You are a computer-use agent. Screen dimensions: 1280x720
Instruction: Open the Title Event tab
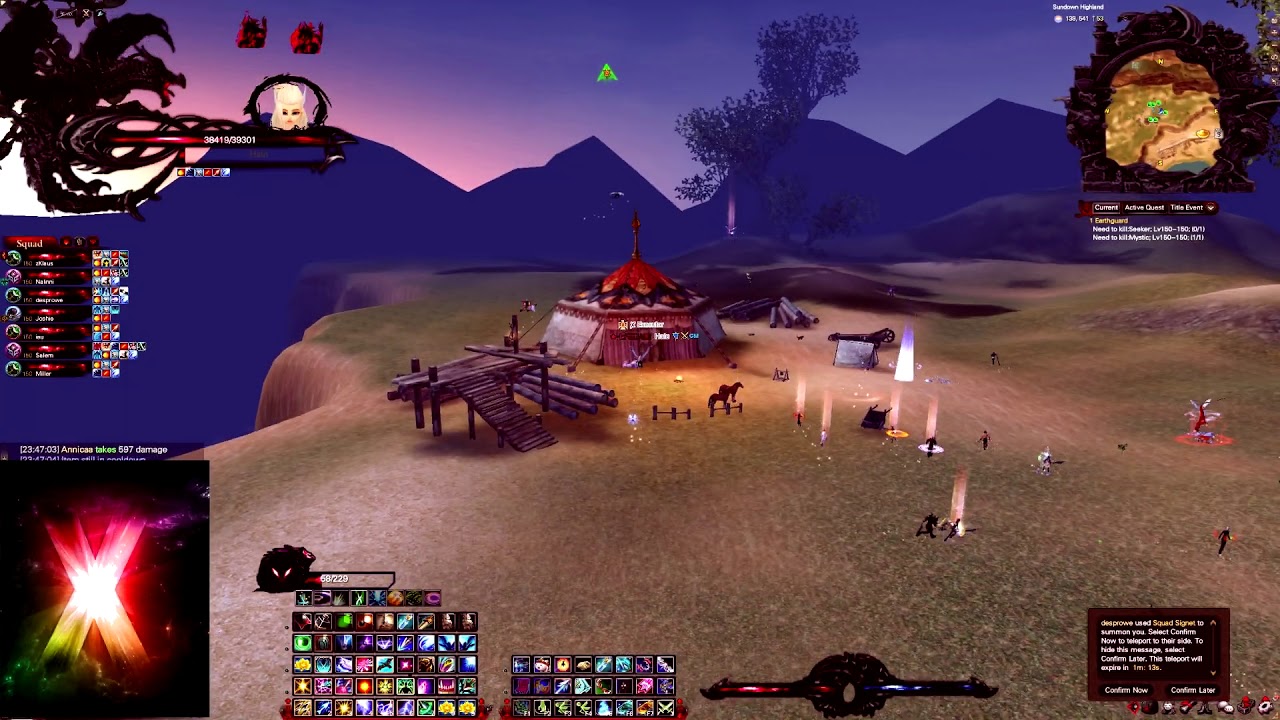click(x=1186, y=208)
